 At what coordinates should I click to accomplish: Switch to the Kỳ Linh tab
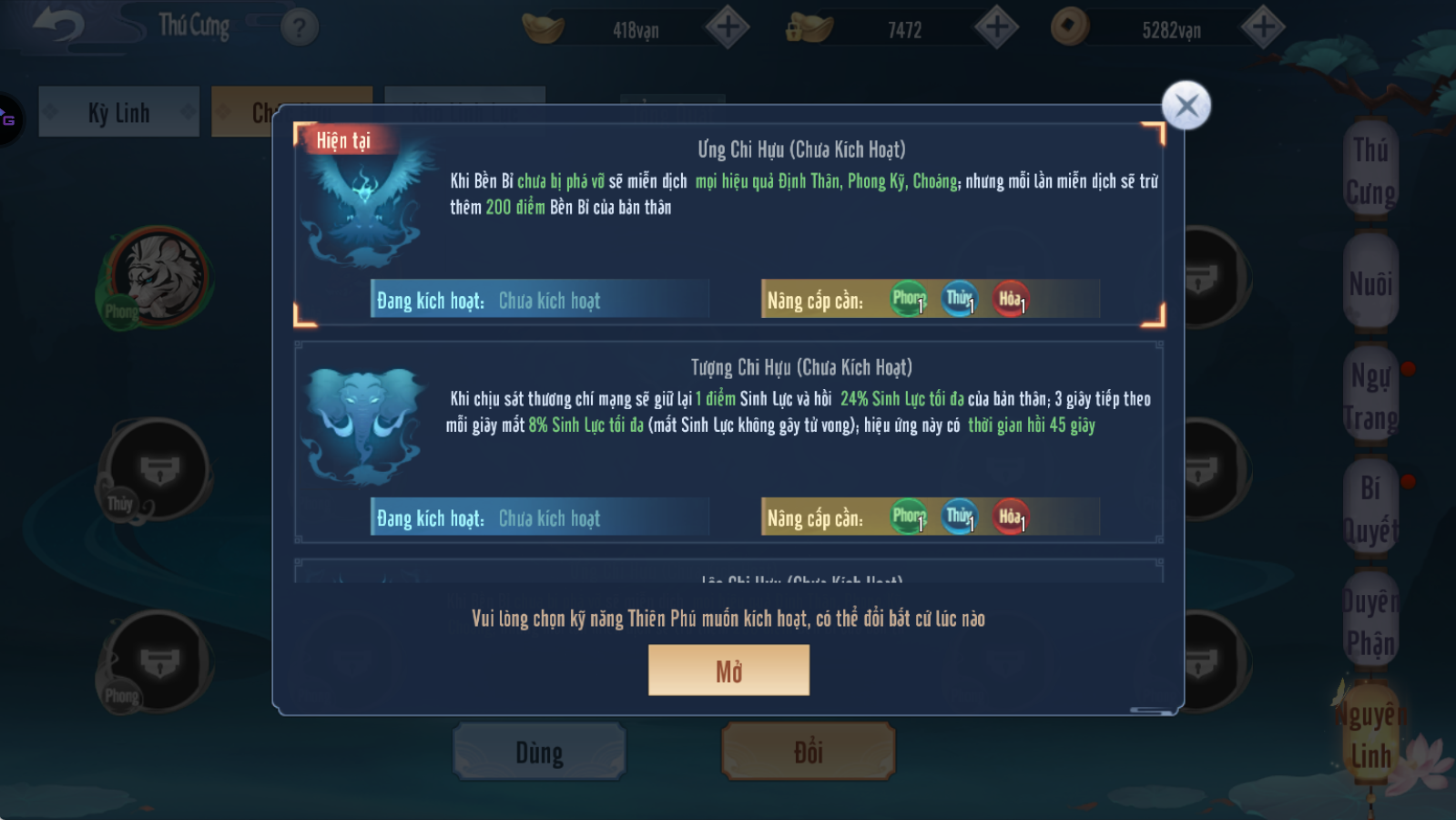click(x=118, y=112)
